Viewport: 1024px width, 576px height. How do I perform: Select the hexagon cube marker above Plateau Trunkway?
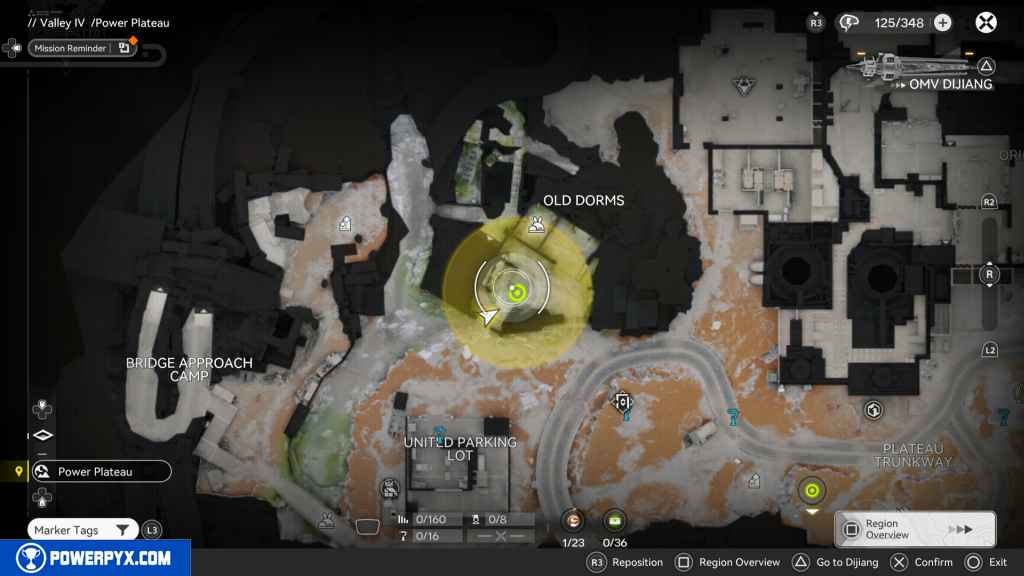[x=873, y=410]
